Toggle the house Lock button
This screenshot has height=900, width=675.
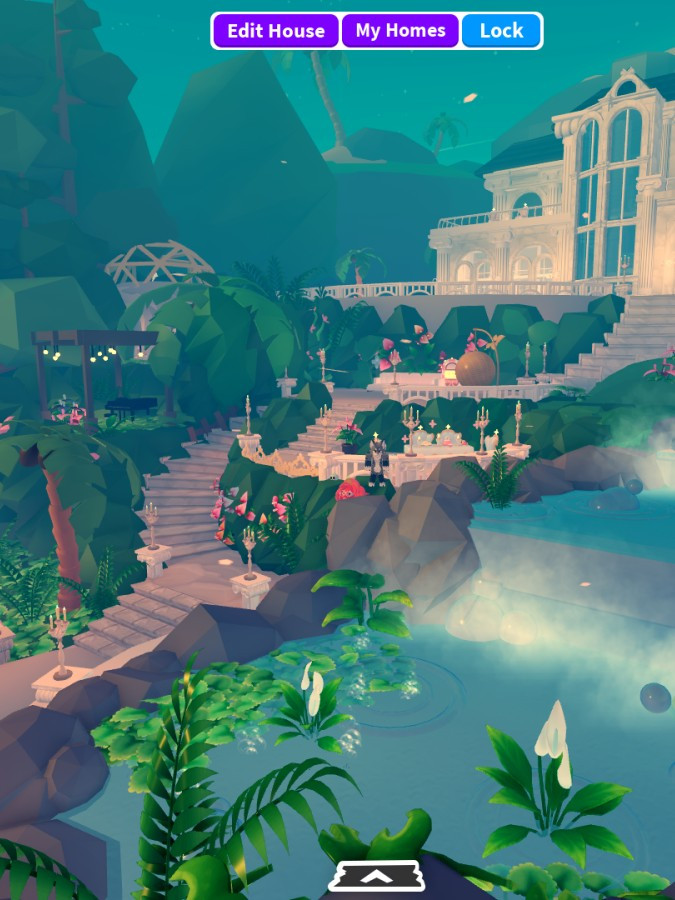coord(501,31)
